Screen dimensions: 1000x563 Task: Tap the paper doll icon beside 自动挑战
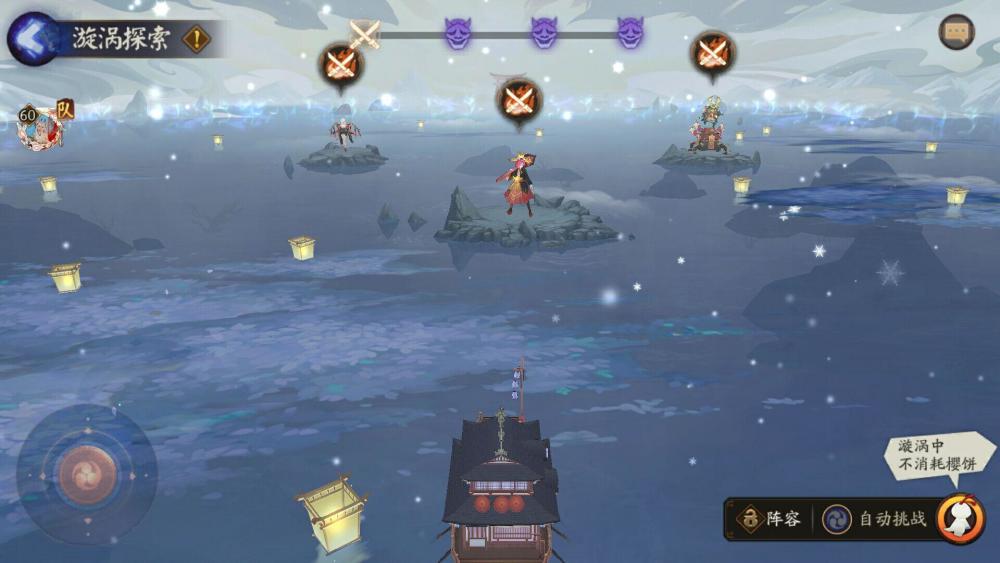(961, 519)
